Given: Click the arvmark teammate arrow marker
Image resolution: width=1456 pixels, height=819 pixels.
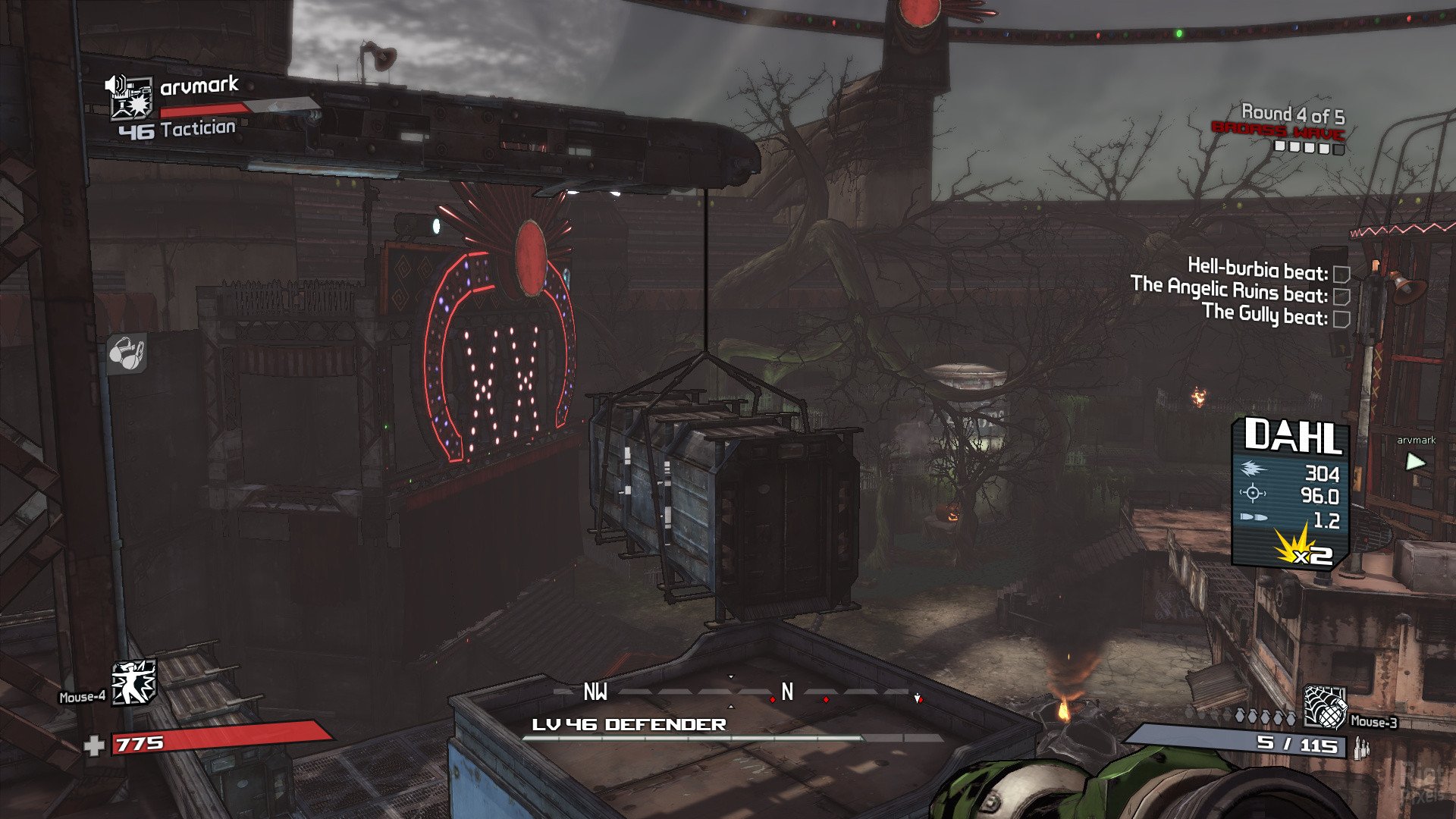Looking at the screenshot, I should pyautogui.click(x=1414, y=461).
